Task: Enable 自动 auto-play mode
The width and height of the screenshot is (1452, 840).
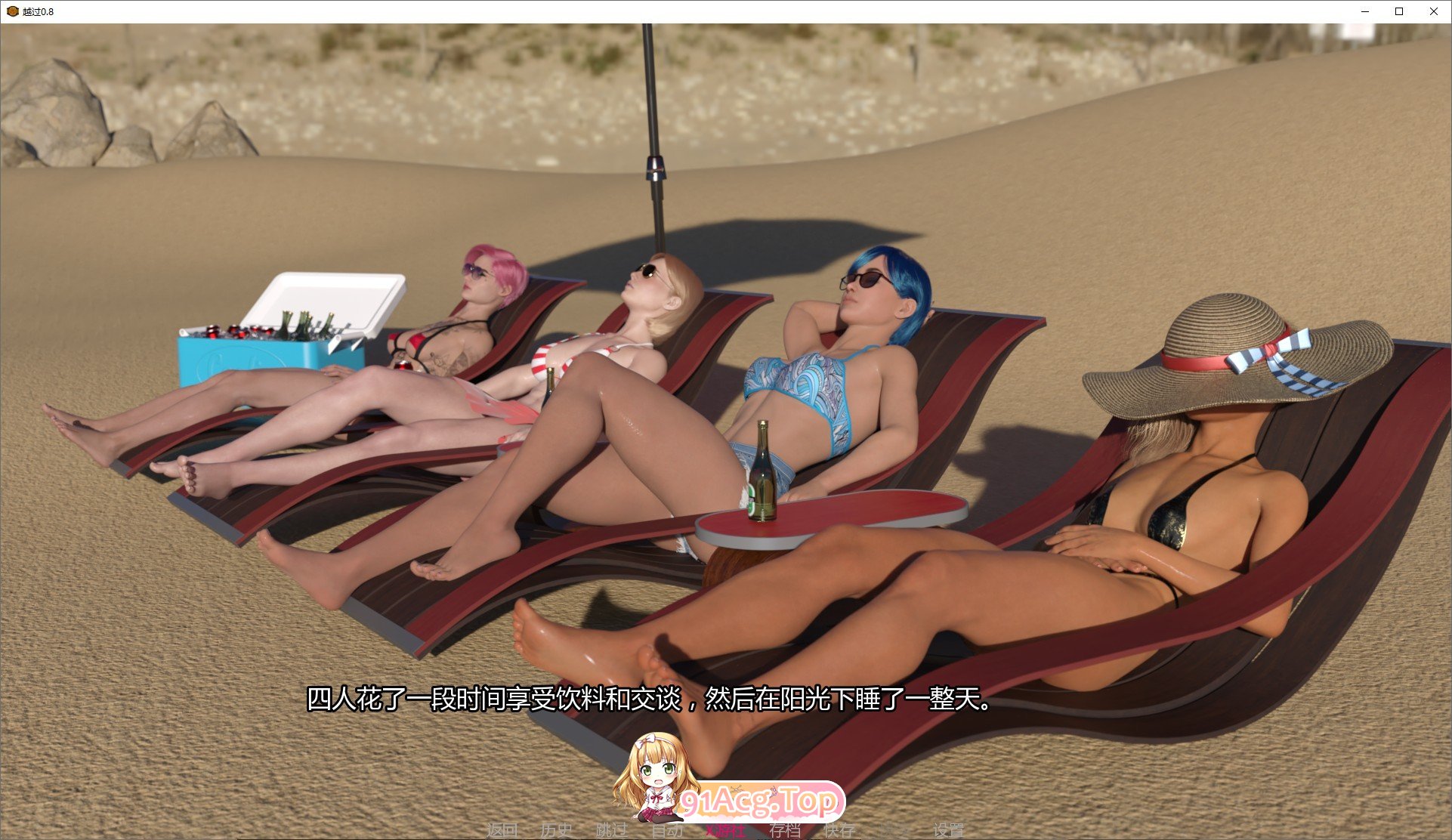Action: (x=668, y=829)
